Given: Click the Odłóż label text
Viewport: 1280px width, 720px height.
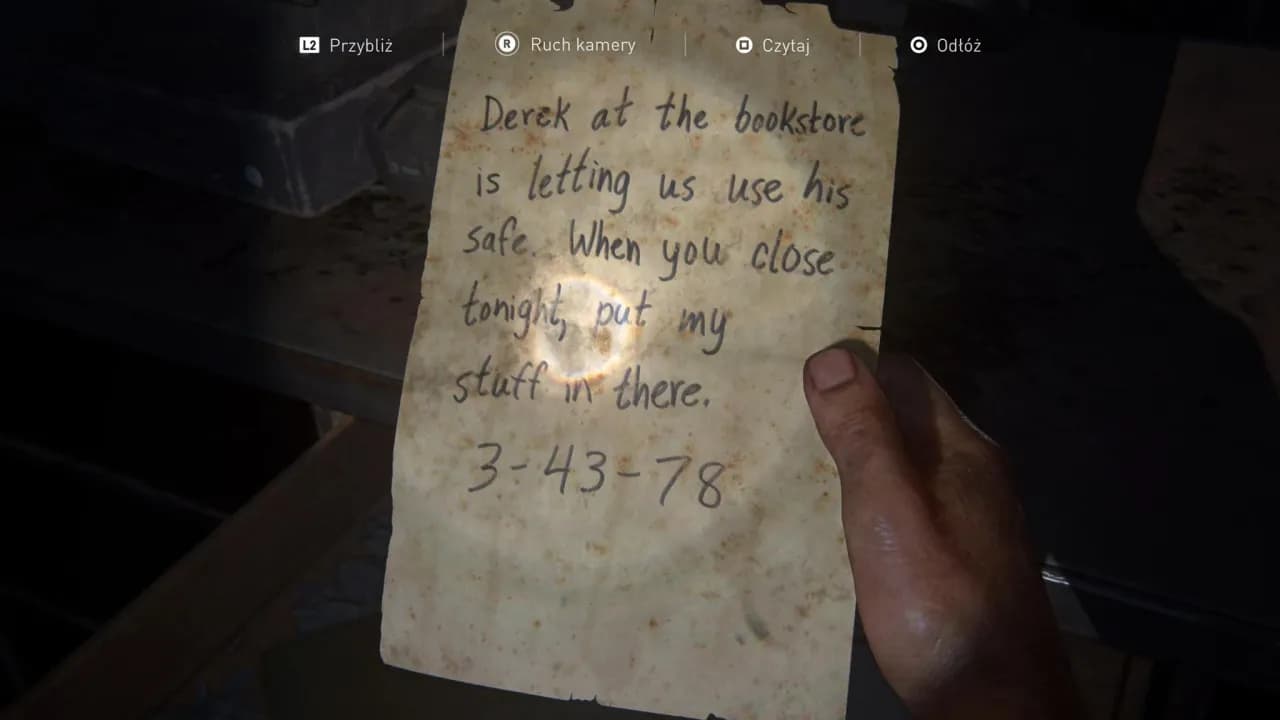Looking at the screenshot, I should 960,44.
